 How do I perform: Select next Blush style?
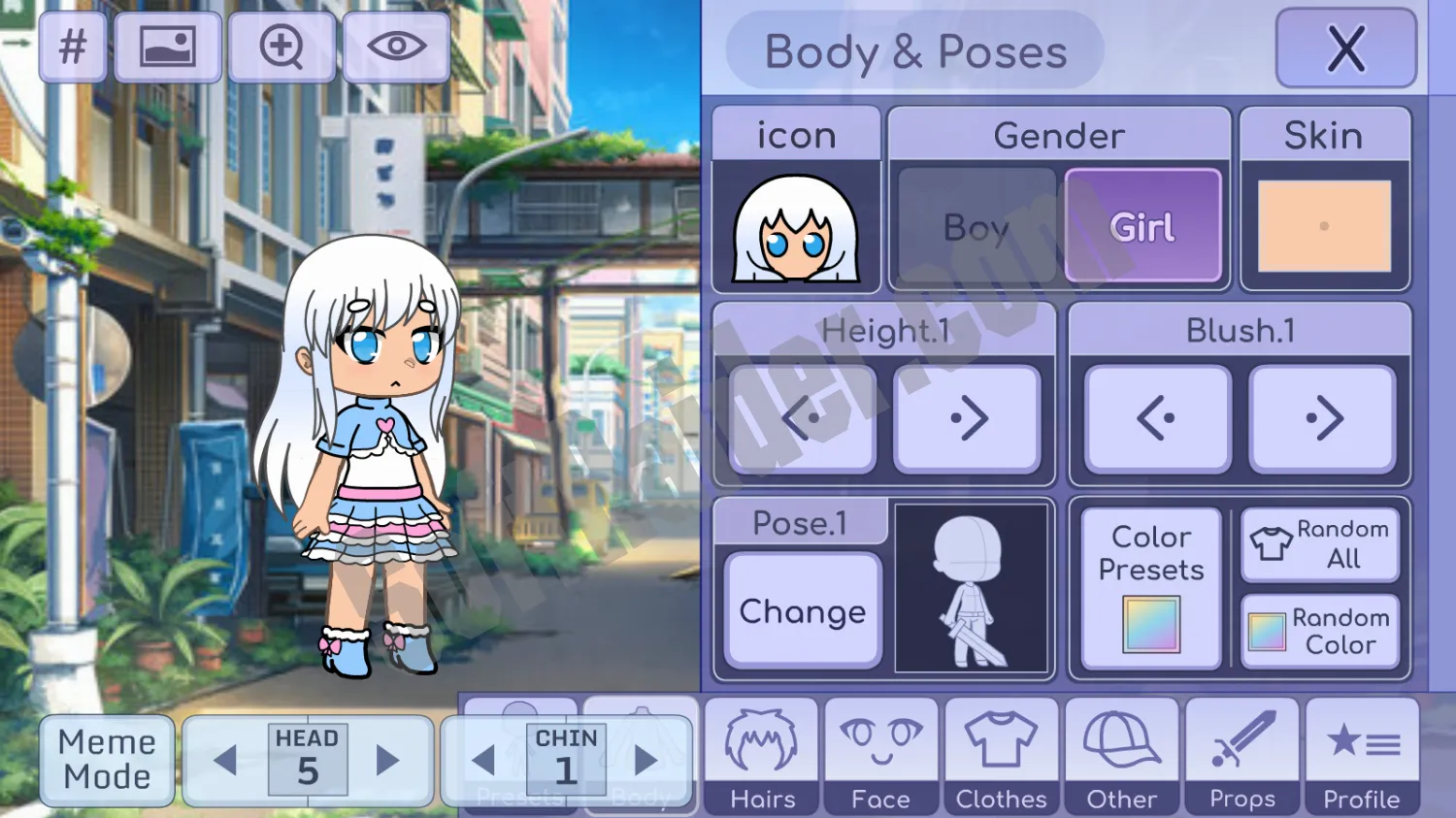click(1323, 419)
